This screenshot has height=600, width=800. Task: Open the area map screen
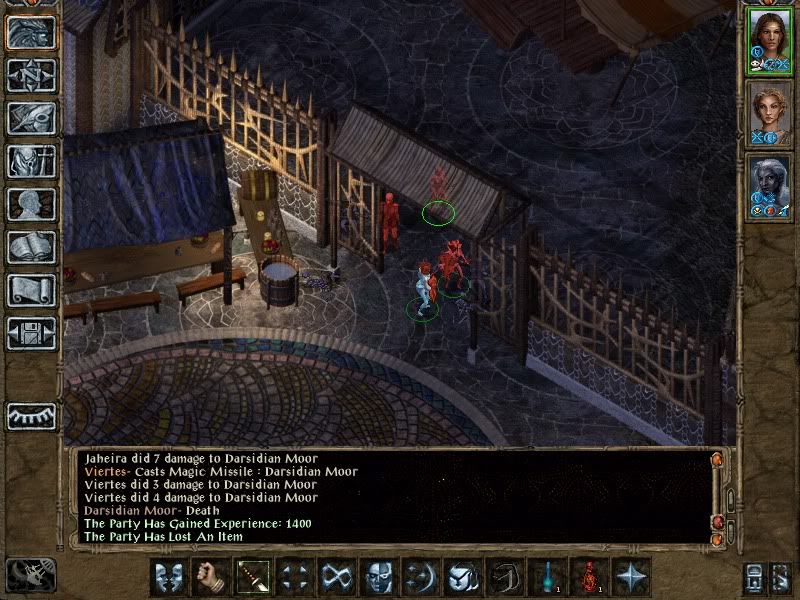[31, 75]
